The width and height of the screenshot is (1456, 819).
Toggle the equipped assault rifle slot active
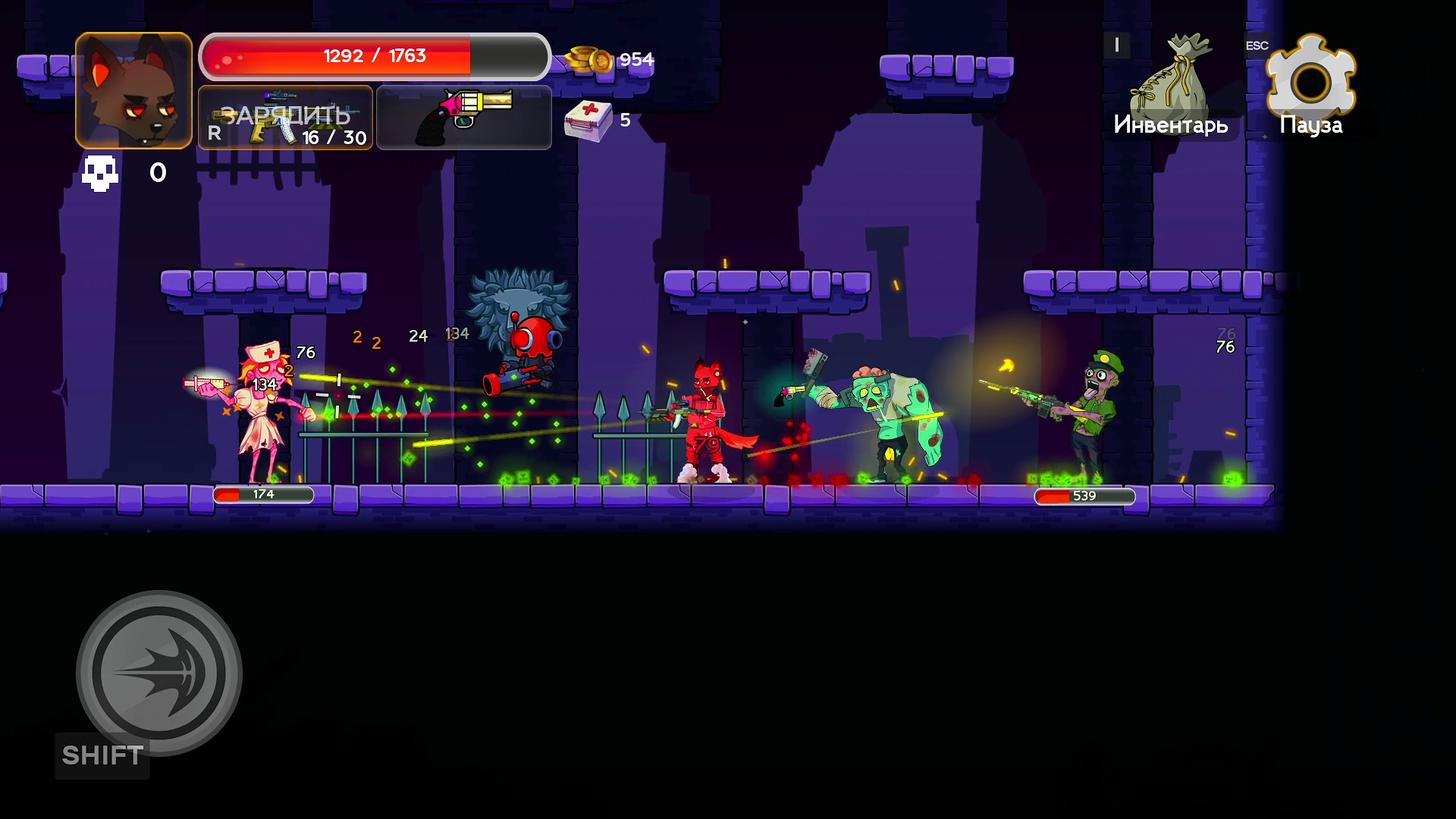285,118
